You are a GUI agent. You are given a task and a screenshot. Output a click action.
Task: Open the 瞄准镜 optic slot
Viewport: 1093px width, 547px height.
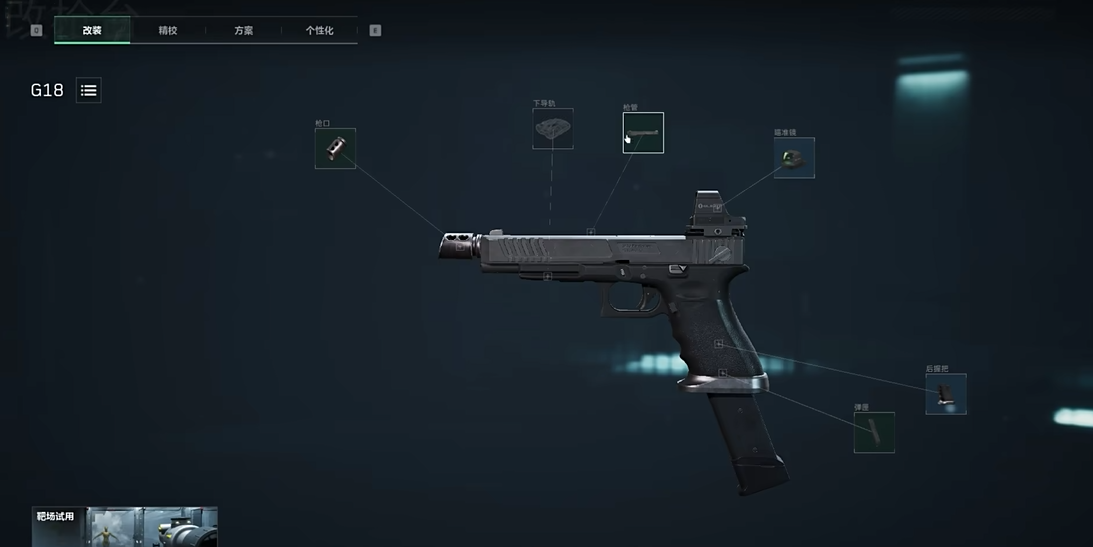tap(794, 158)
